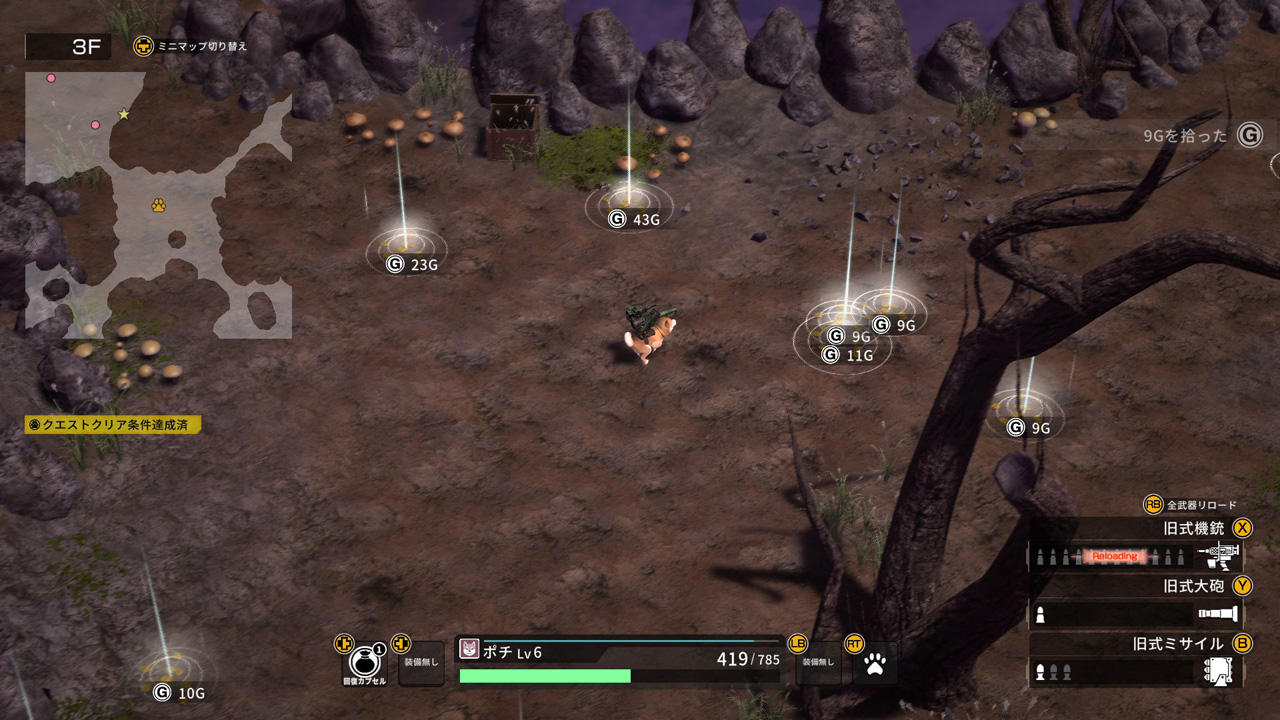
Task: Click the paw print ability icon
Action: 875,664
